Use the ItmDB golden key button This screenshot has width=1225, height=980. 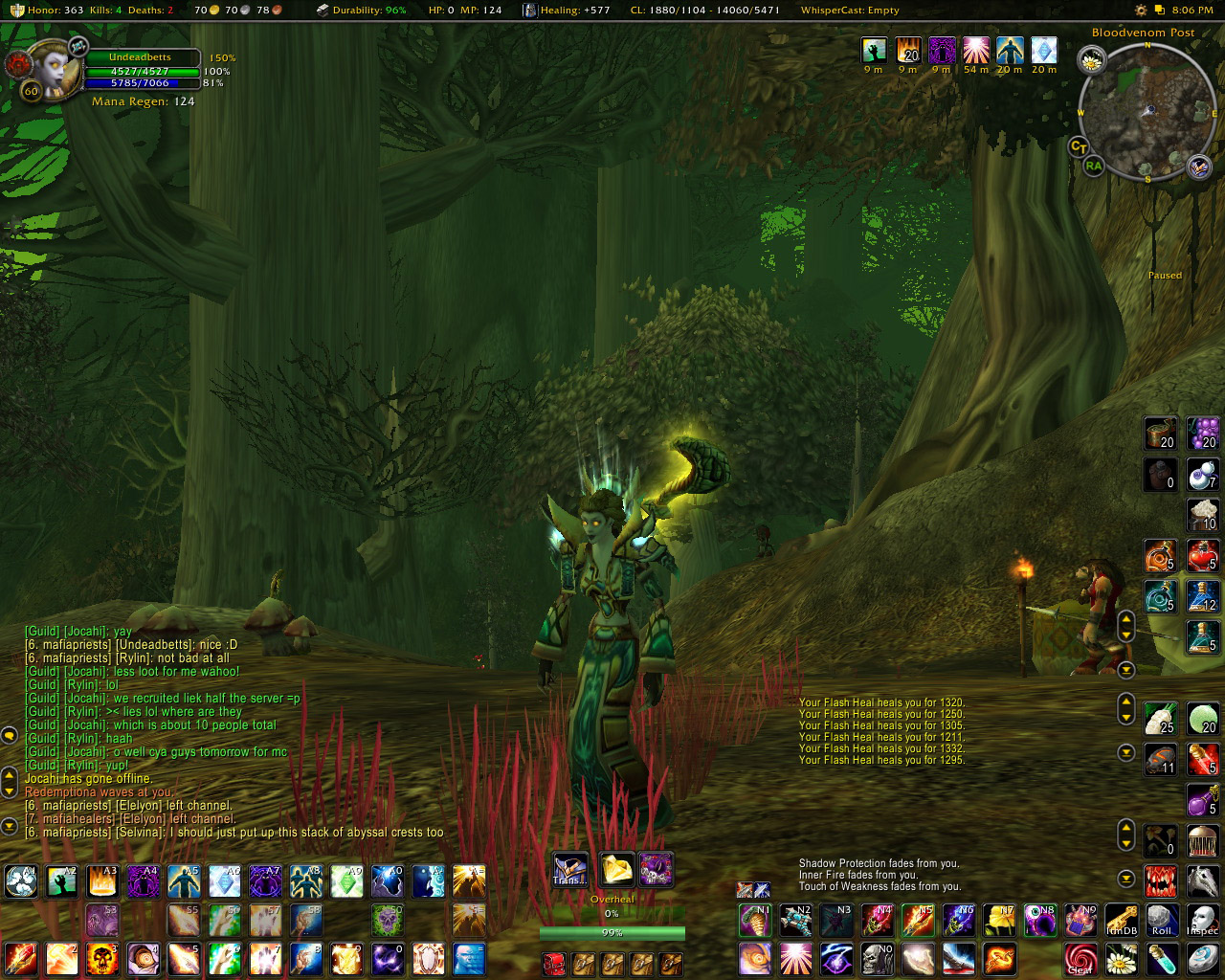(1121, 920)
